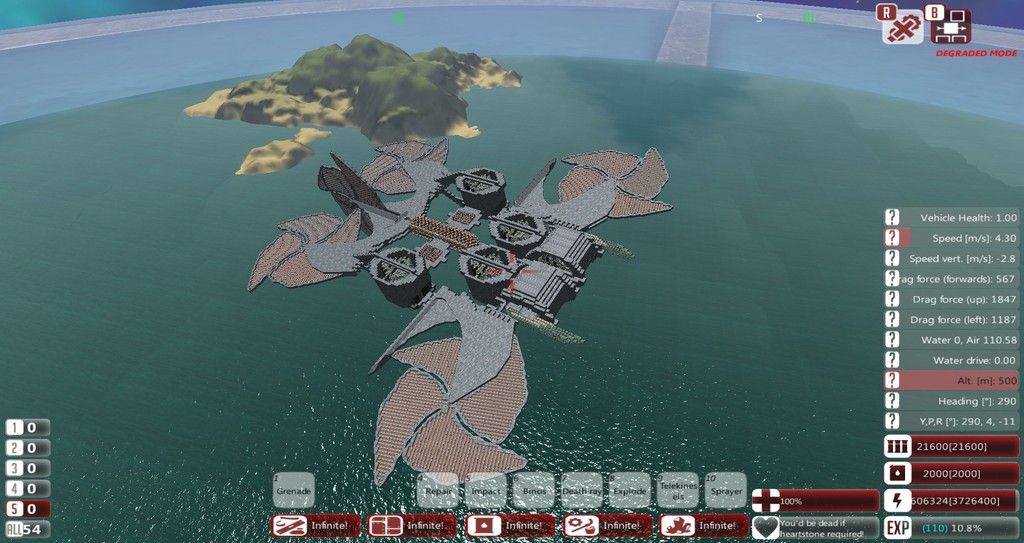
Task: Click the question mark beside Vehicle Health
Action: (x=892, y=217)
